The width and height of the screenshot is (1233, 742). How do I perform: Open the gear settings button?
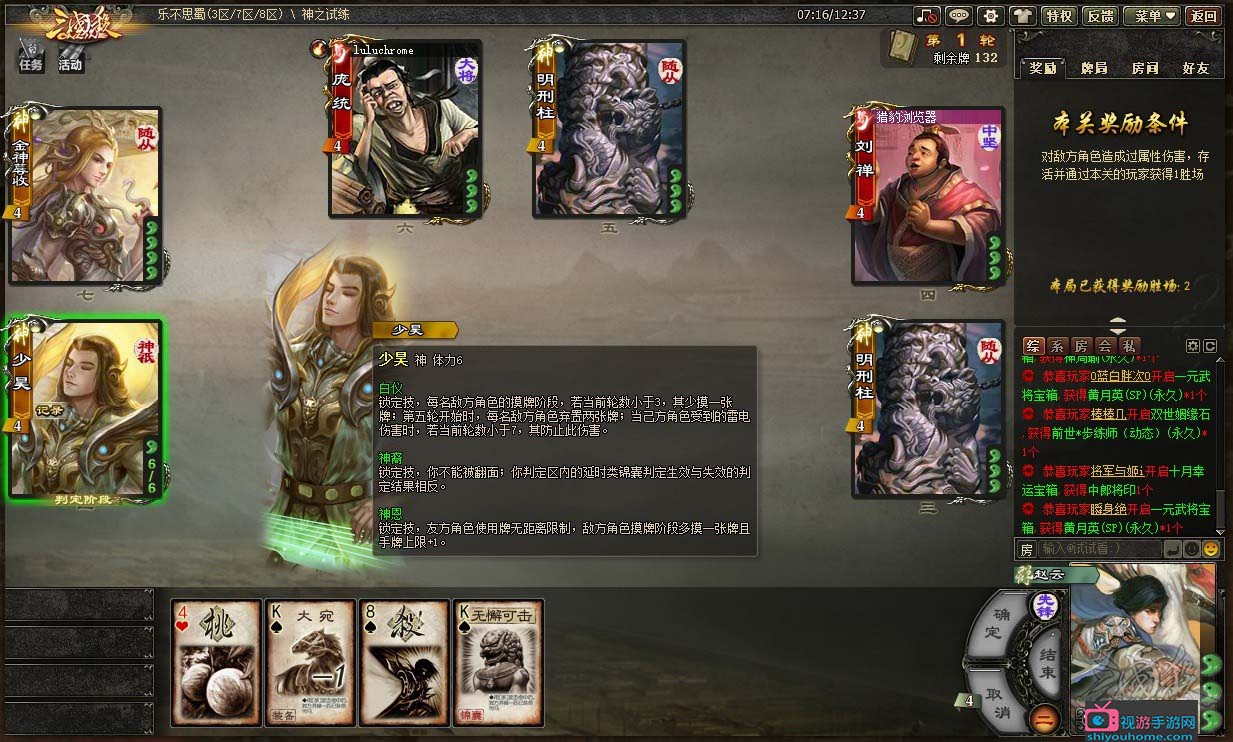pyautogui.click(x=990, y=16)
